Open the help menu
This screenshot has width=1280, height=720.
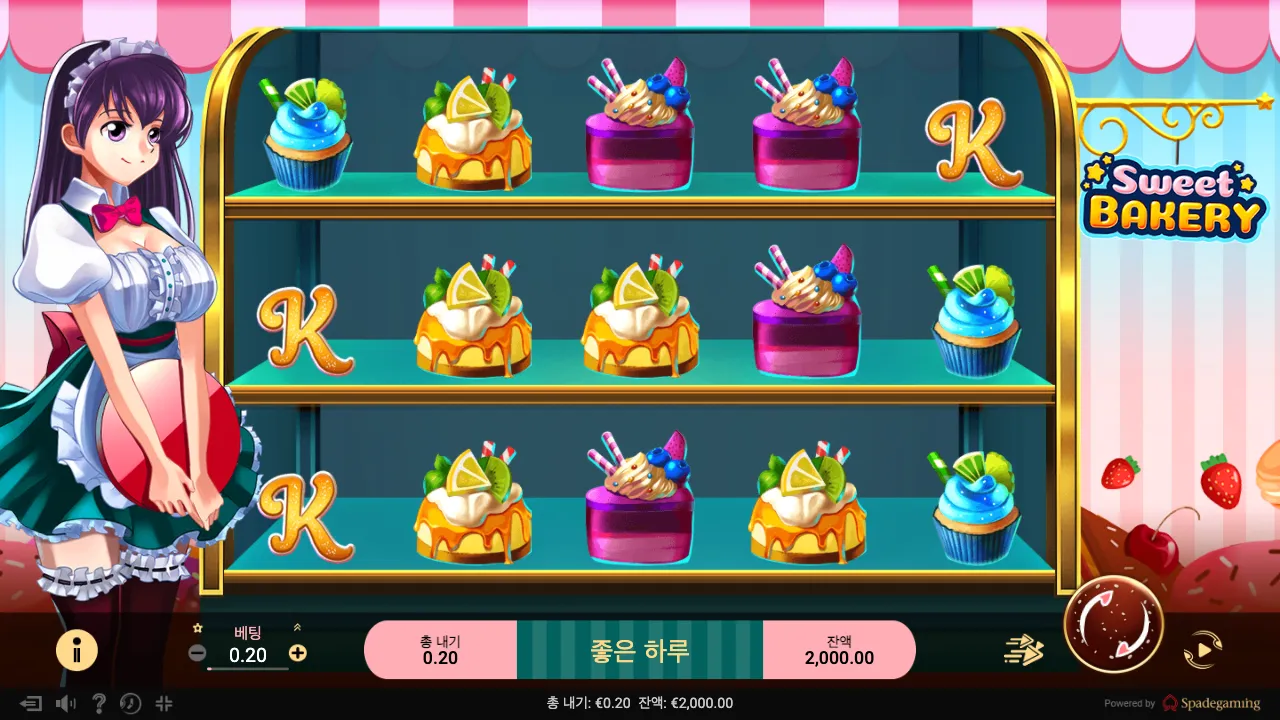(97, 704)
